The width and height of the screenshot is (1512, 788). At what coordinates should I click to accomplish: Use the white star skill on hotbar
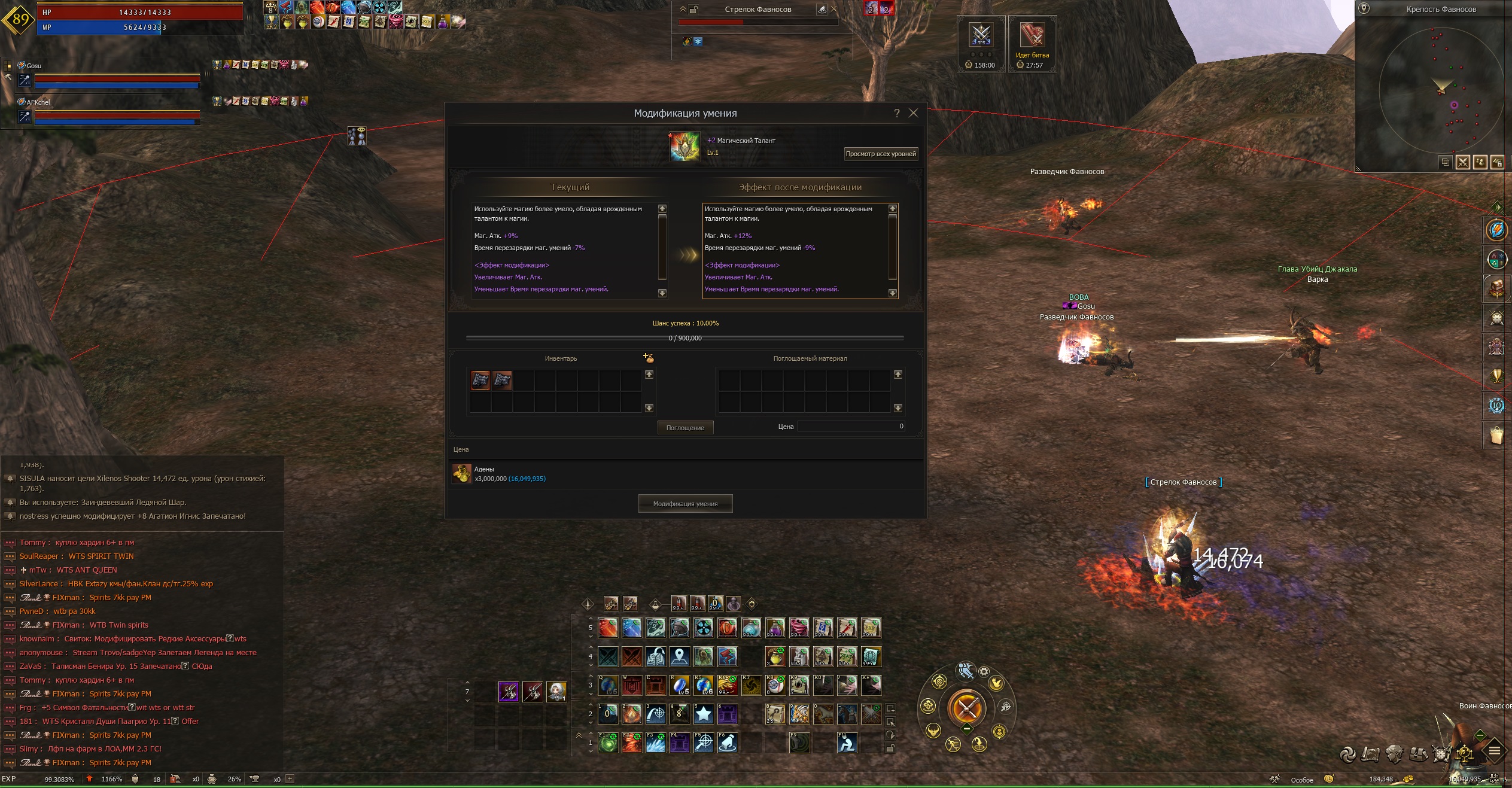pyautogui.click(x=704, y=714)
